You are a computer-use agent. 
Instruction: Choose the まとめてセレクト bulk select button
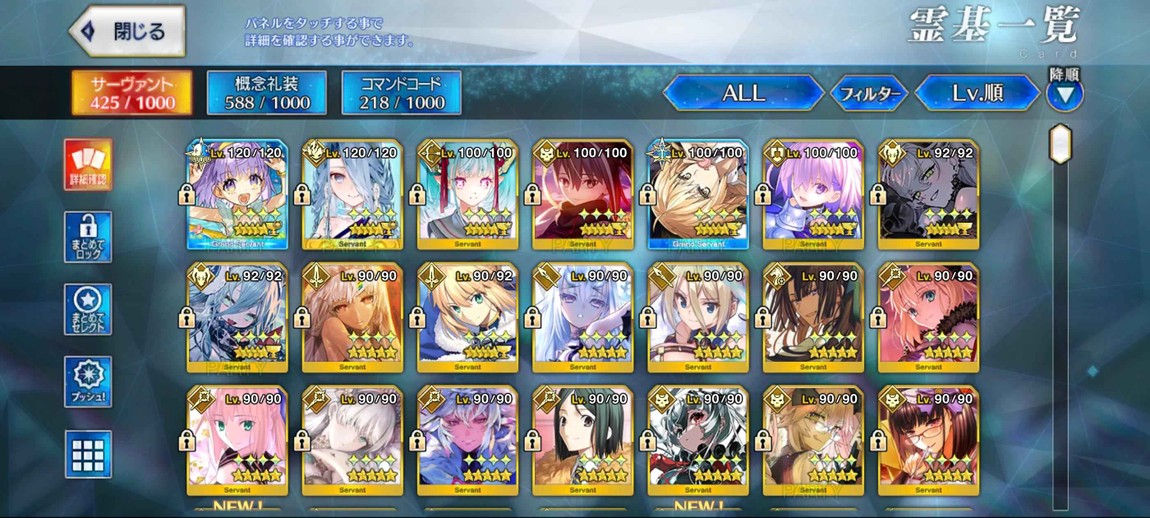click(x=88, y=309)
